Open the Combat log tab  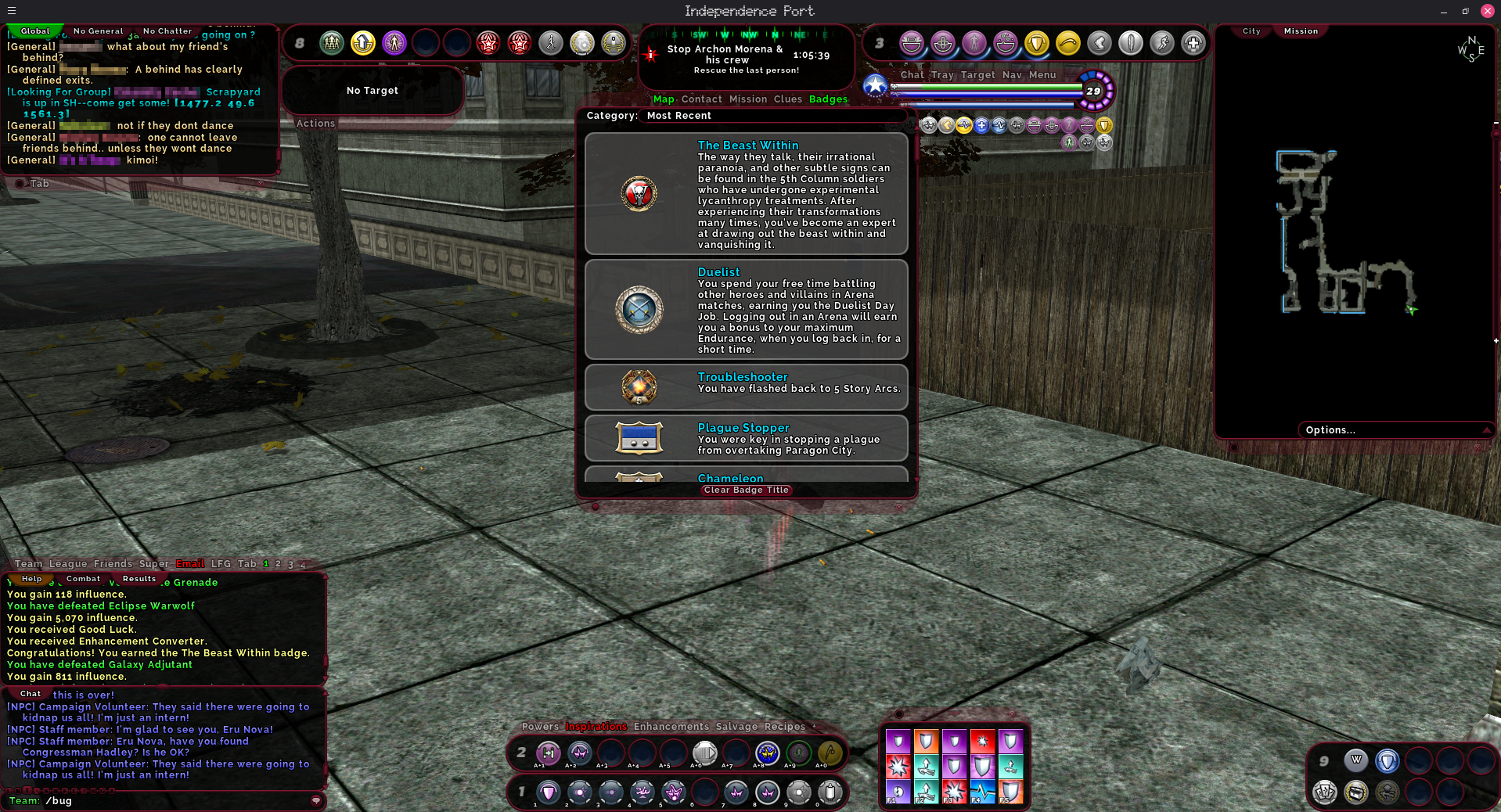[x=83, y=579]
